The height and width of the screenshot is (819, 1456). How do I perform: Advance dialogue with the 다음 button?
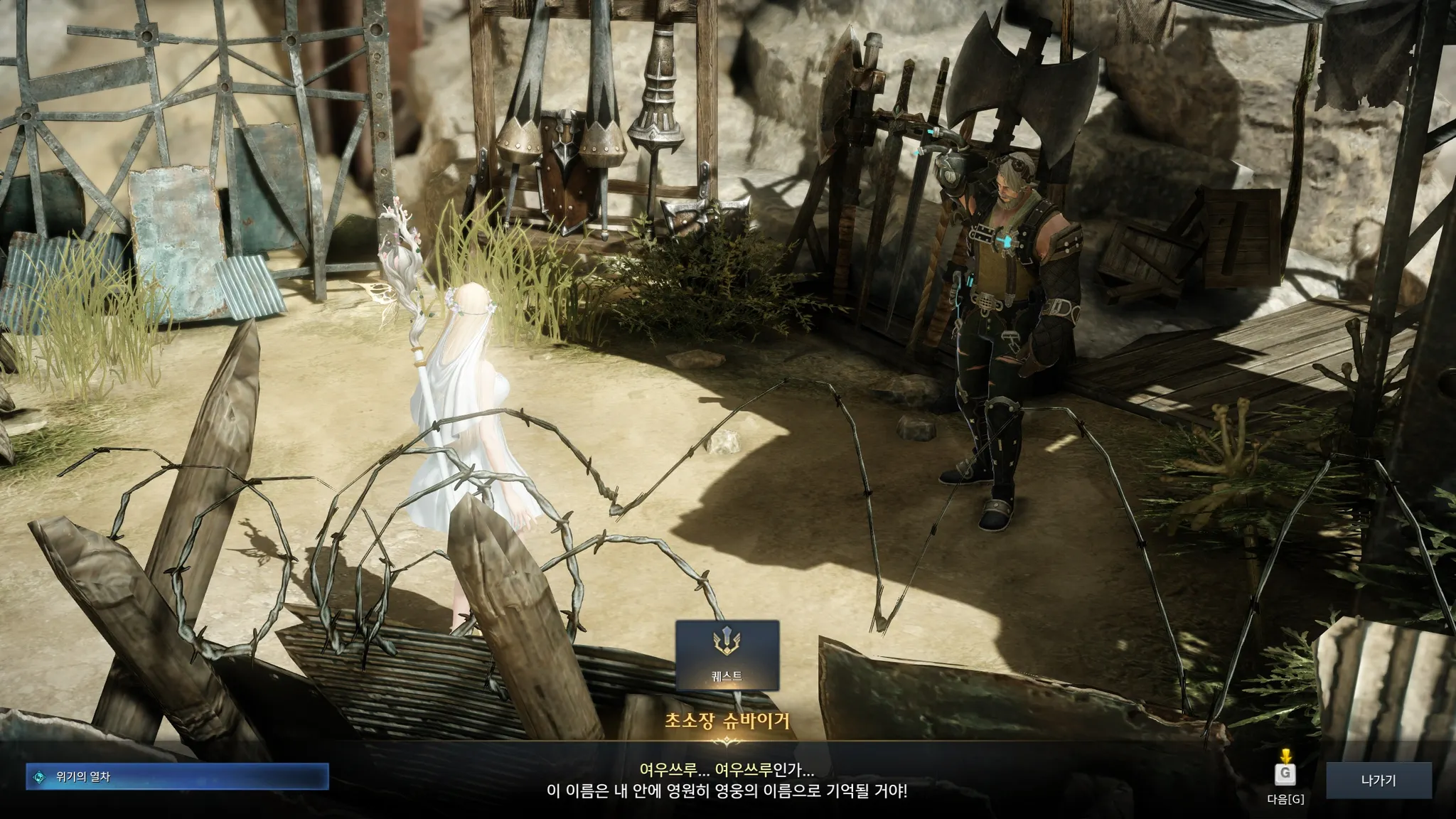pyautogui.click(x=1285, y=779)
